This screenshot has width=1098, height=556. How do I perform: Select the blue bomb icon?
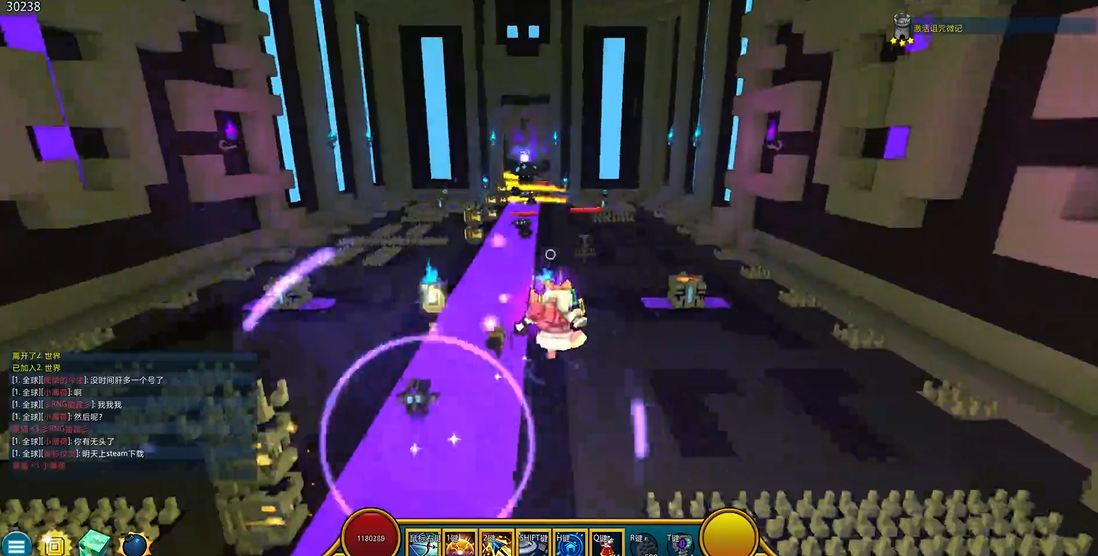[134, 545]
